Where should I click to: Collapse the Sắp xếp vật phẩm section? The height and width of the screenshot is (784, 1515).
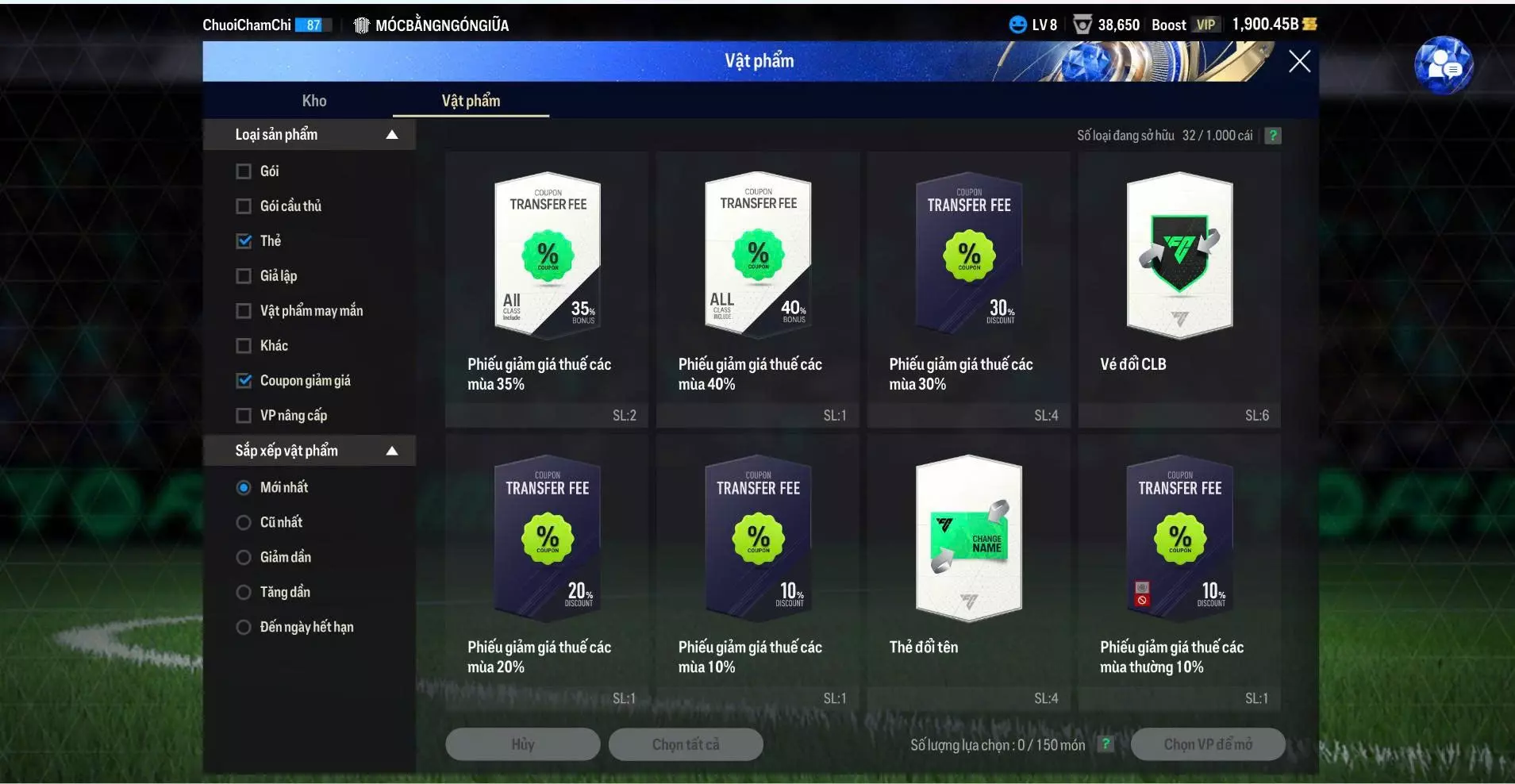click(392, 450)
